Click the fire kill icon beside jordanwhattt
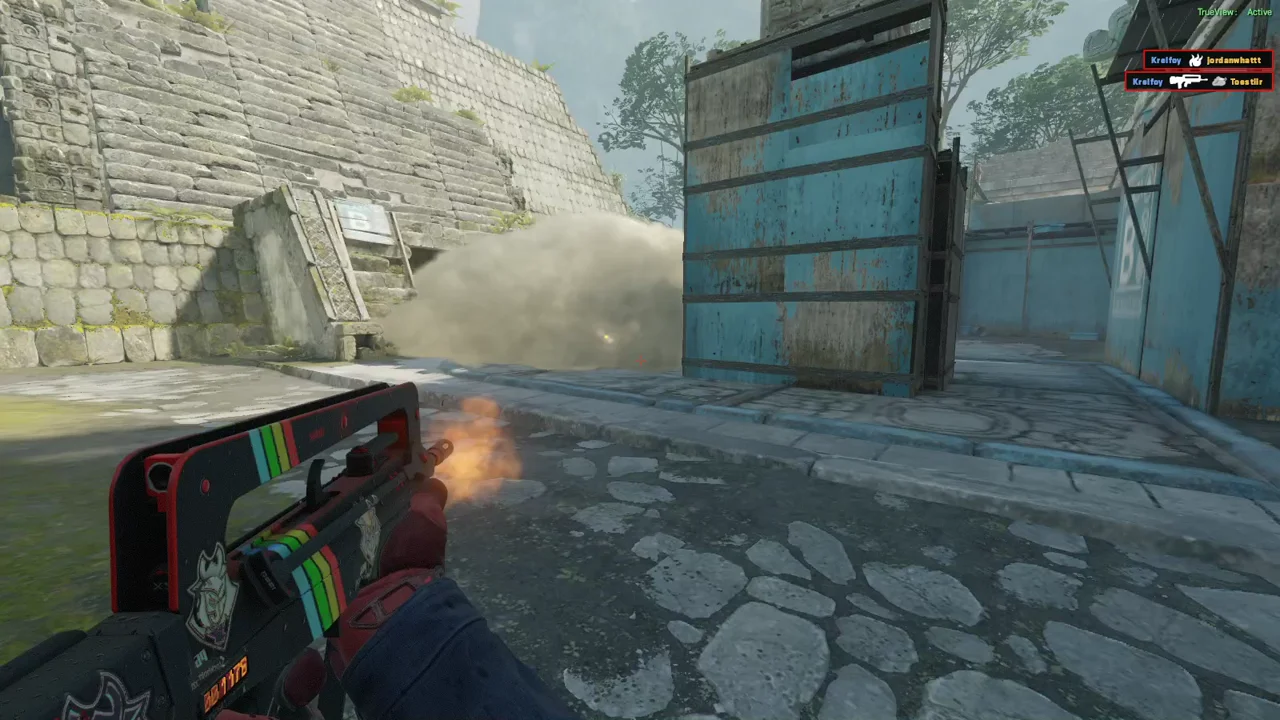The image size is (1280, 720). coord(1194,60)
